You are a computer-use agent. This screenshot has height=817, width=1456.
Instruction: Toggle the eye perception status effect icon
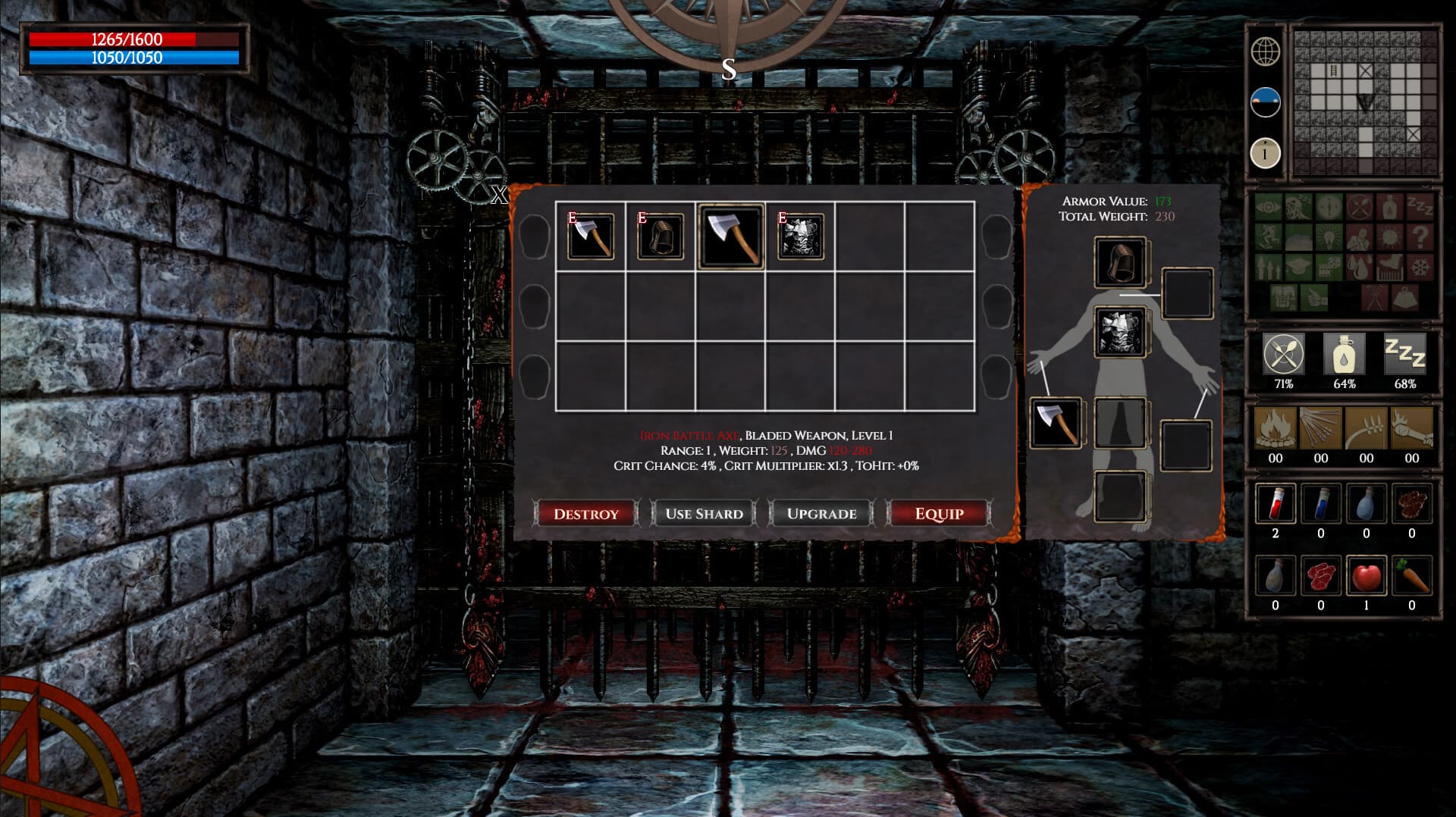1268,207
